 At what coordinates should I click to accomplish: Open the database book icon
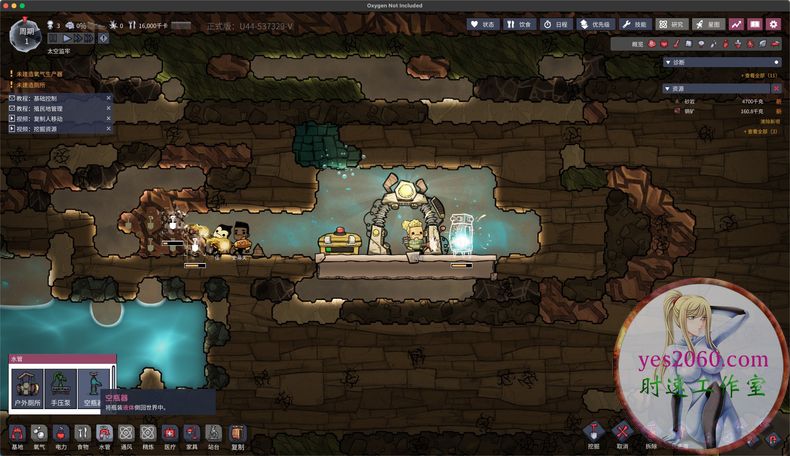pyautogui.click(x=755, y=24)
